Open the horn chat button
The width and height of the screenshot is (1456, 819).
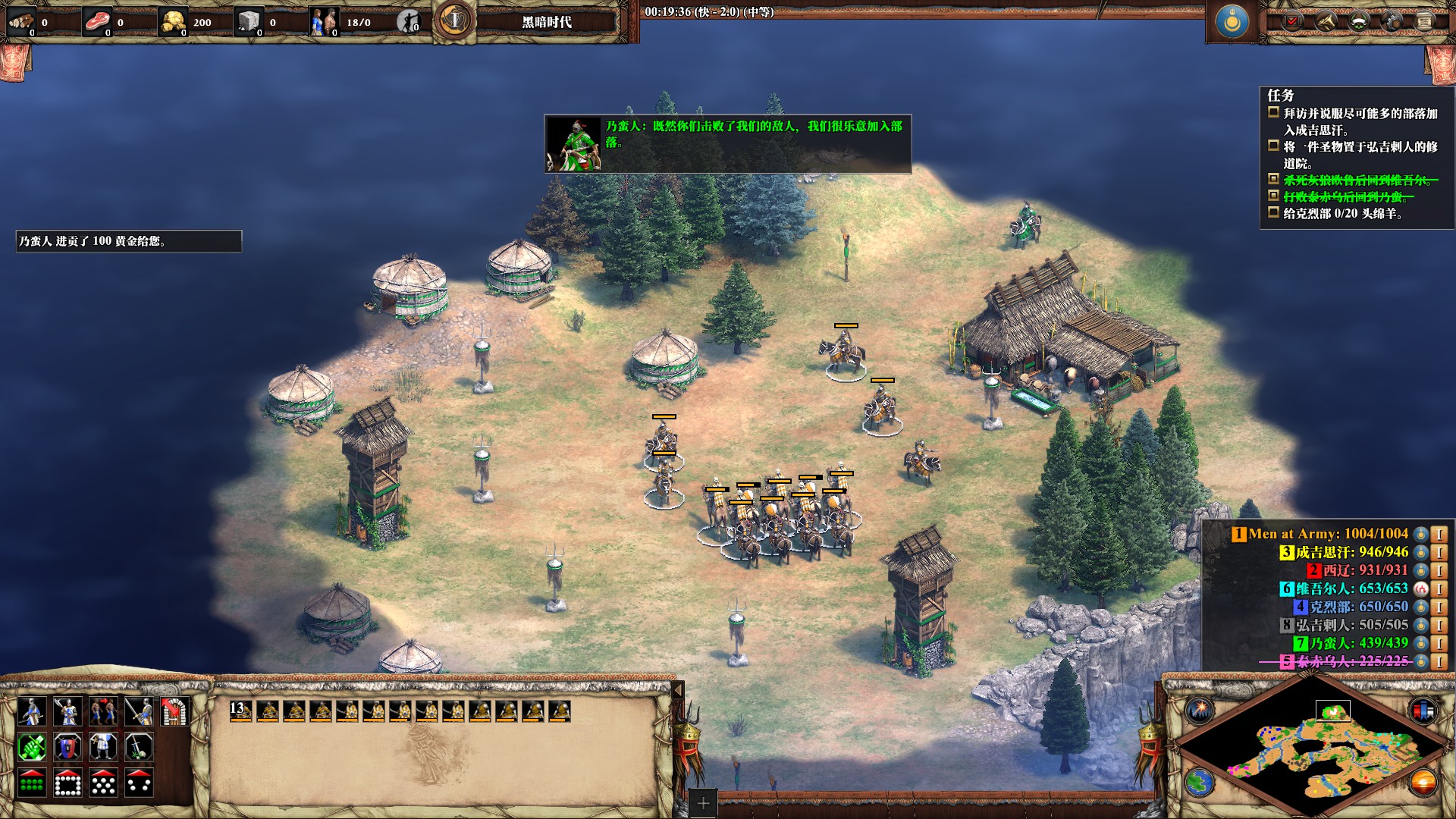pyautogui.click(x=1326, y=21)
